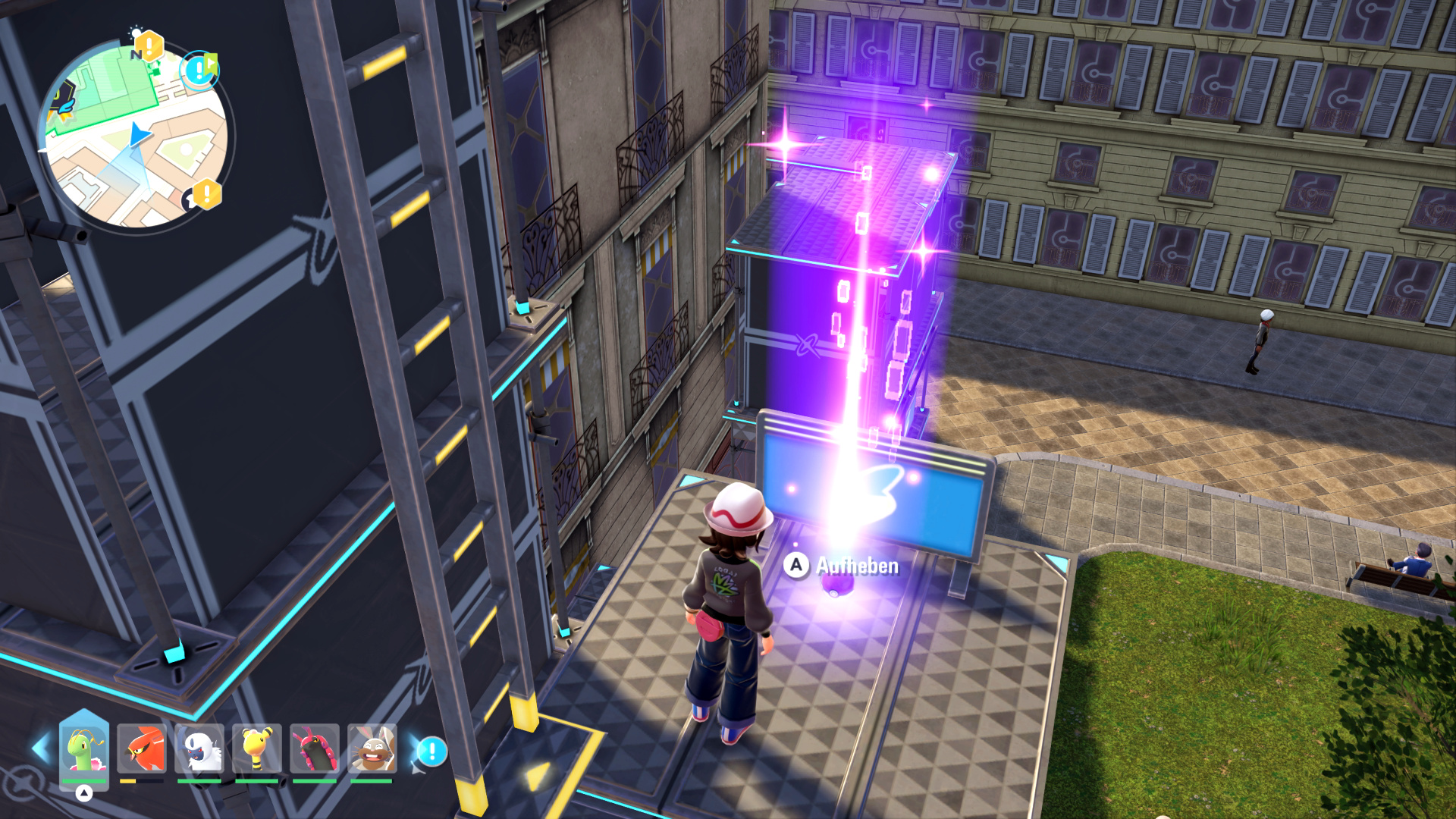Viewport: 1456px width, 819px height.
Task: Click the blue player arrow on the minimap
Action: tap(139, 135)
